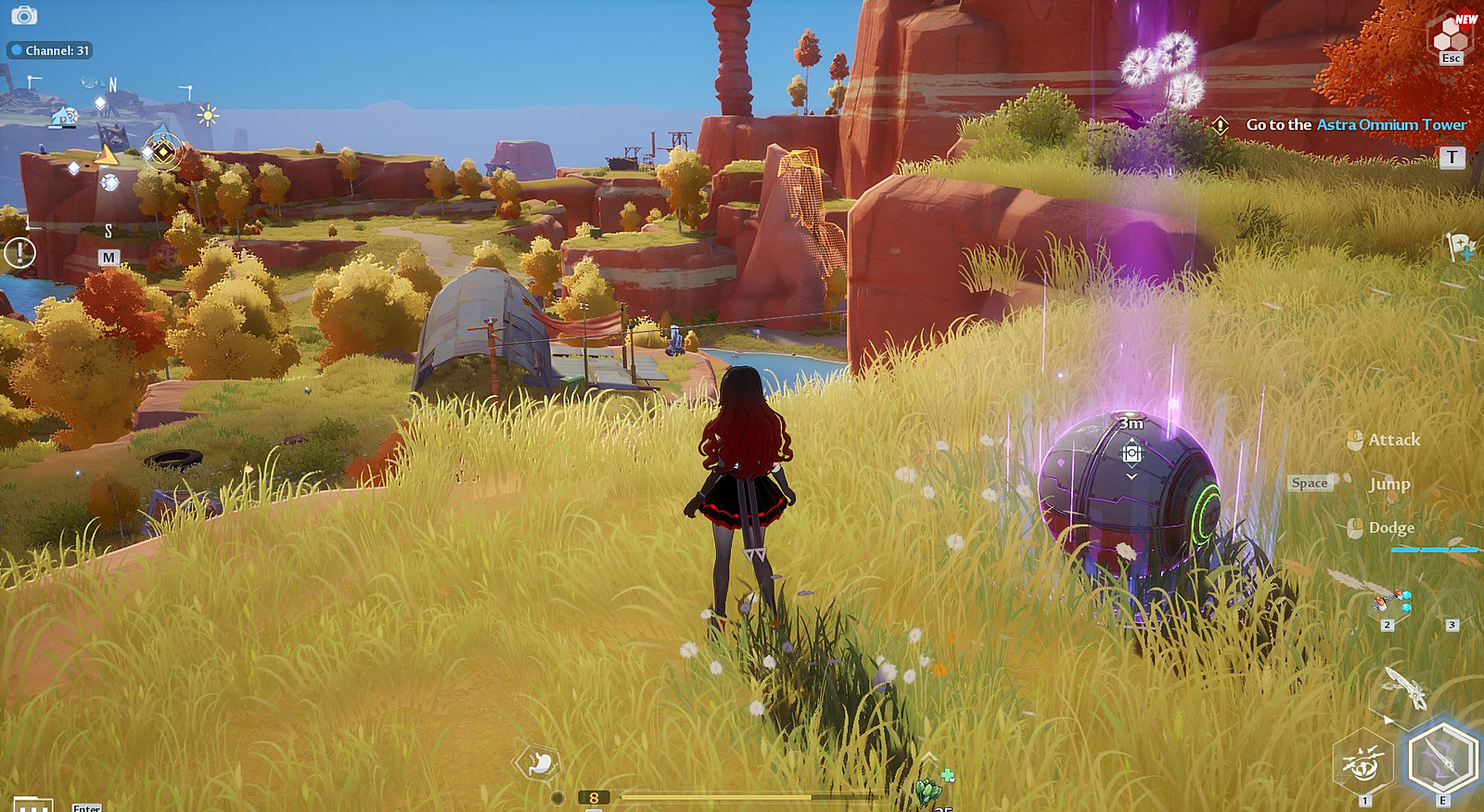Image resolution: width=1484 pixels, height=812 pixels.
Task: Open the chat box at bottom-left corner
Action: coord(32,805)
